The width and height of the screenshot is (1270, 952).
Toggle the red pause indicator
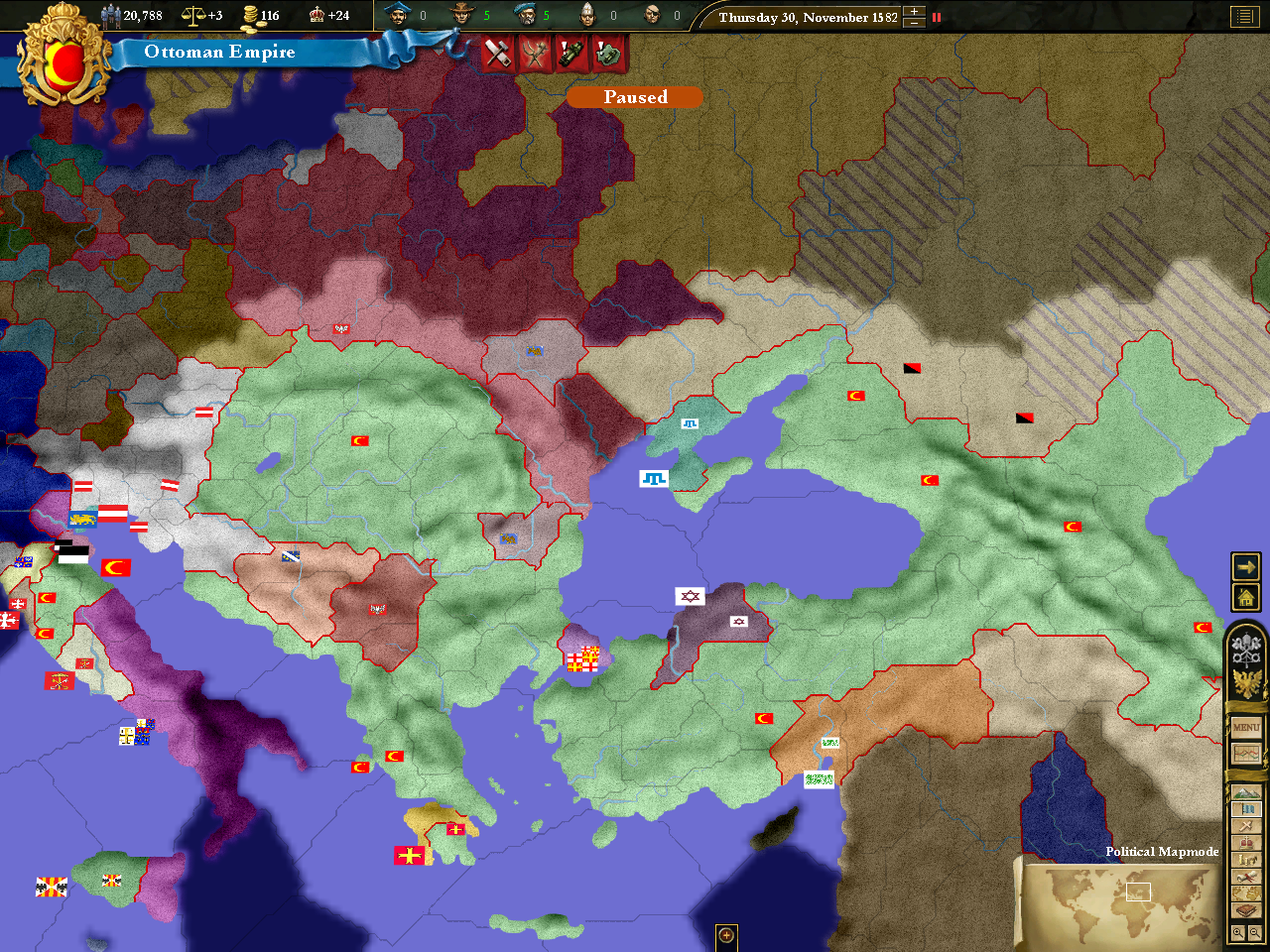[936, 17]
